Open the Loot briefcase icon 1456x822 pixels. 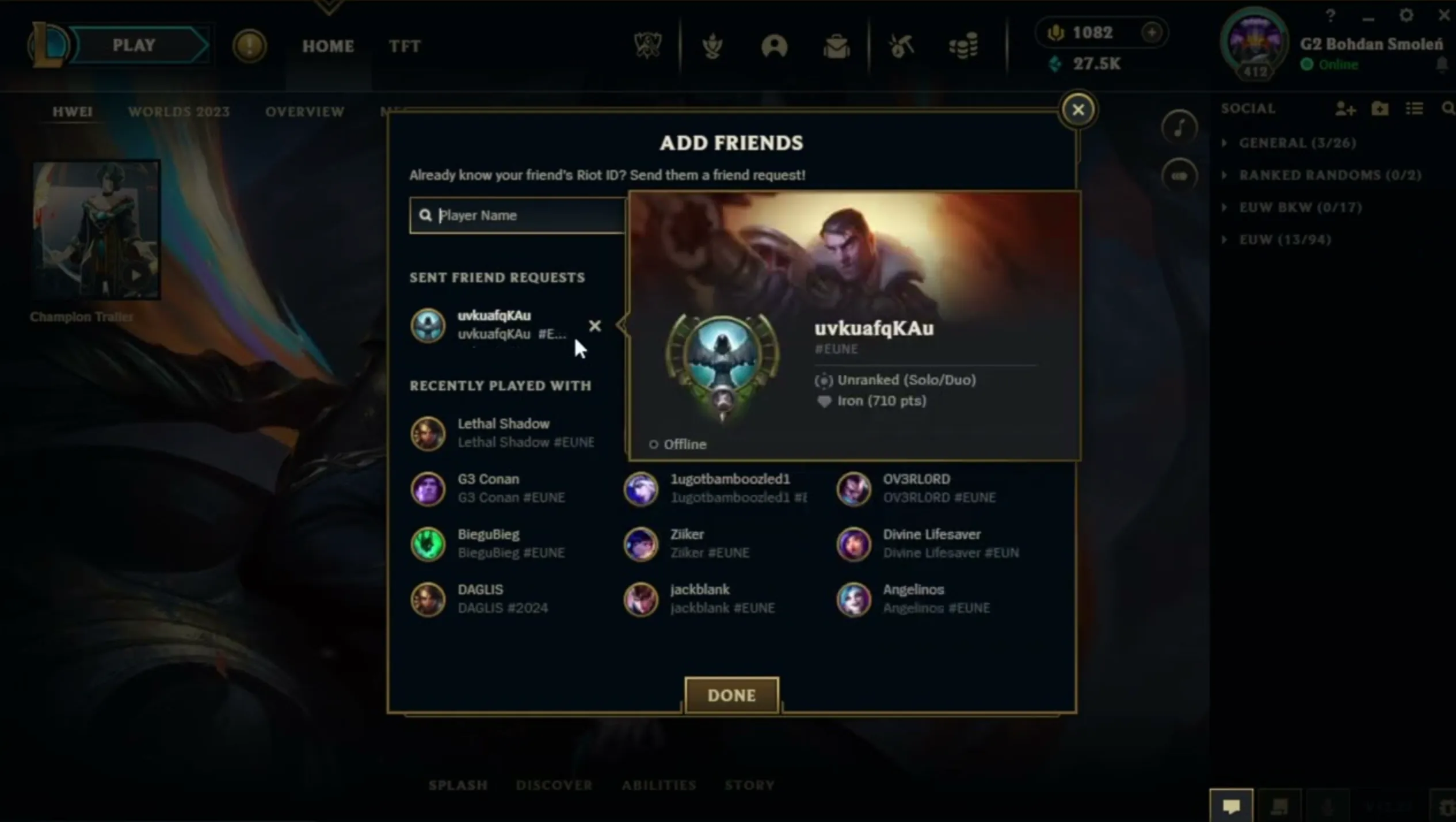coord(837,46)
